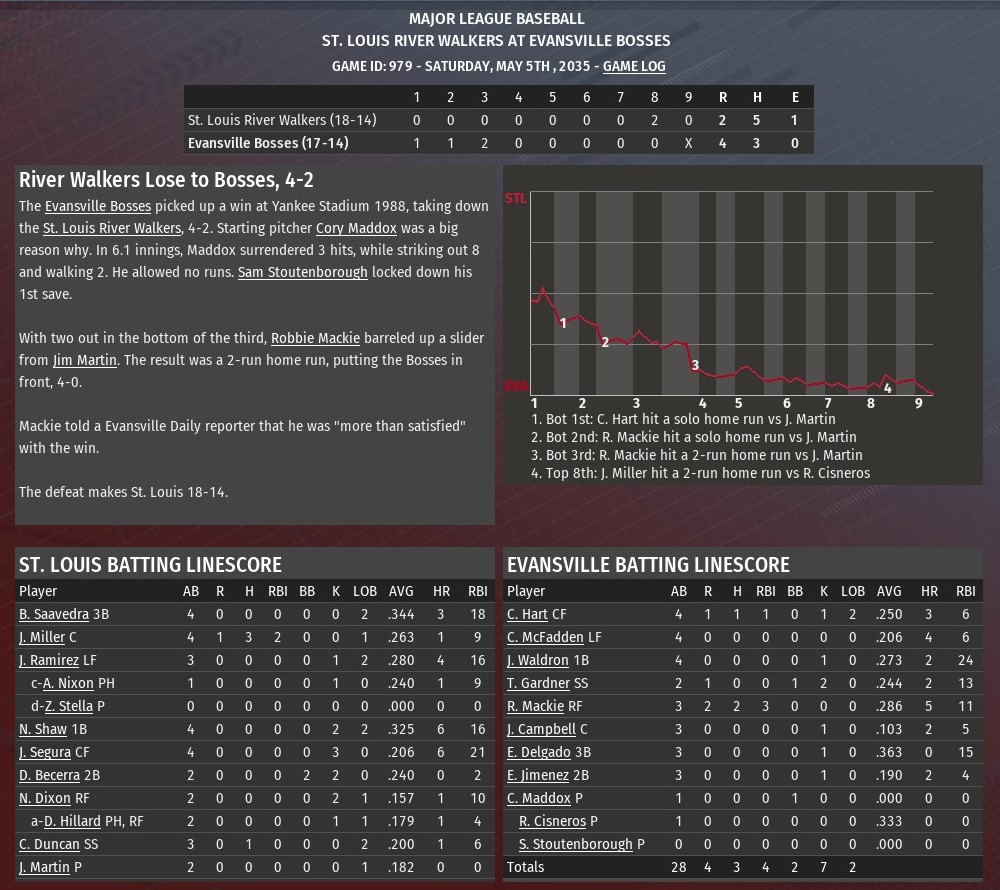
Task: Open A. Nixon's player profile
Action: click(68, 683)
